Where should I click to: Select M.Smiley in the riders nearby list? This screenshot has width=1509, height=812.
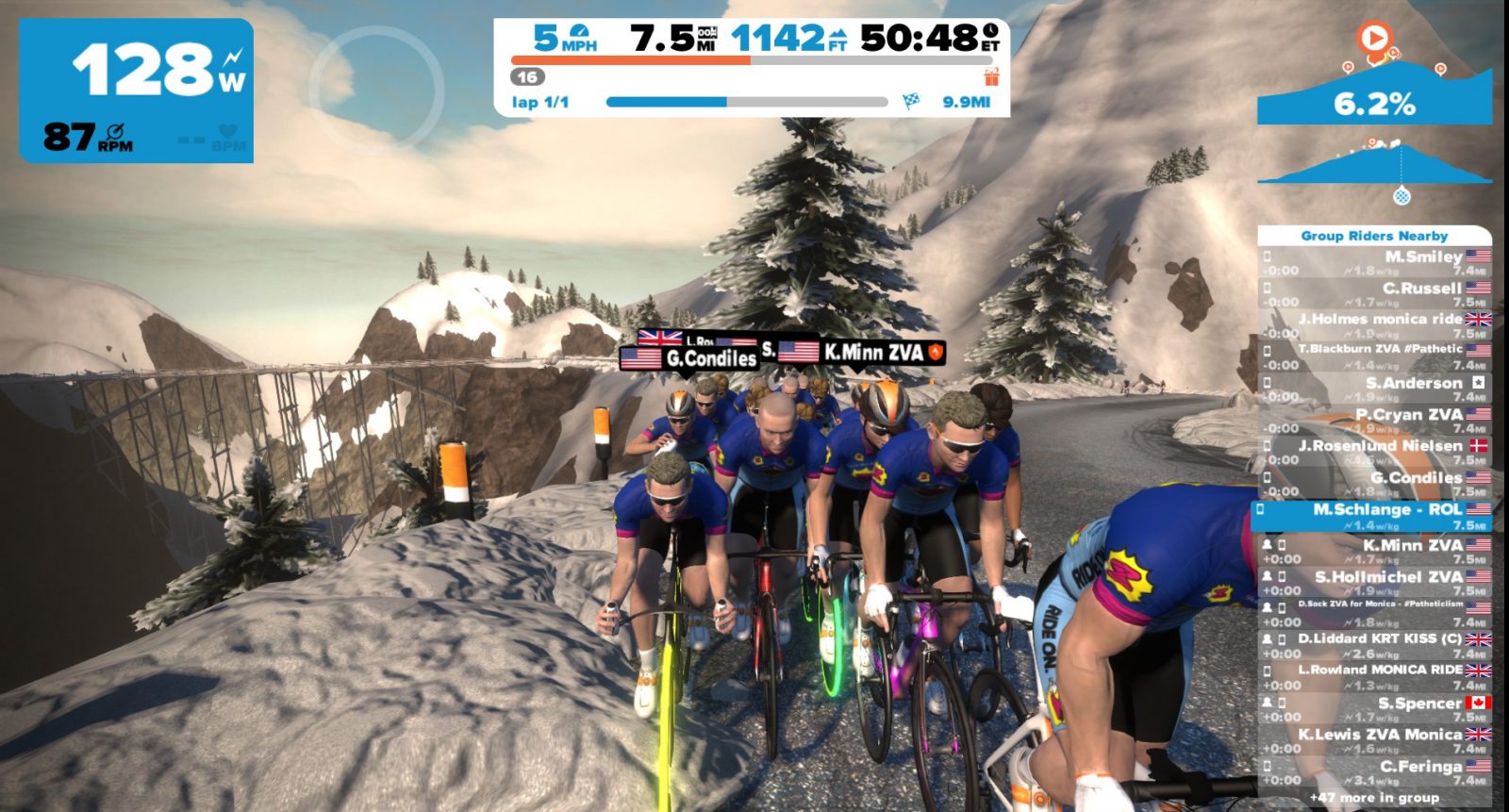pos(1374,263)
